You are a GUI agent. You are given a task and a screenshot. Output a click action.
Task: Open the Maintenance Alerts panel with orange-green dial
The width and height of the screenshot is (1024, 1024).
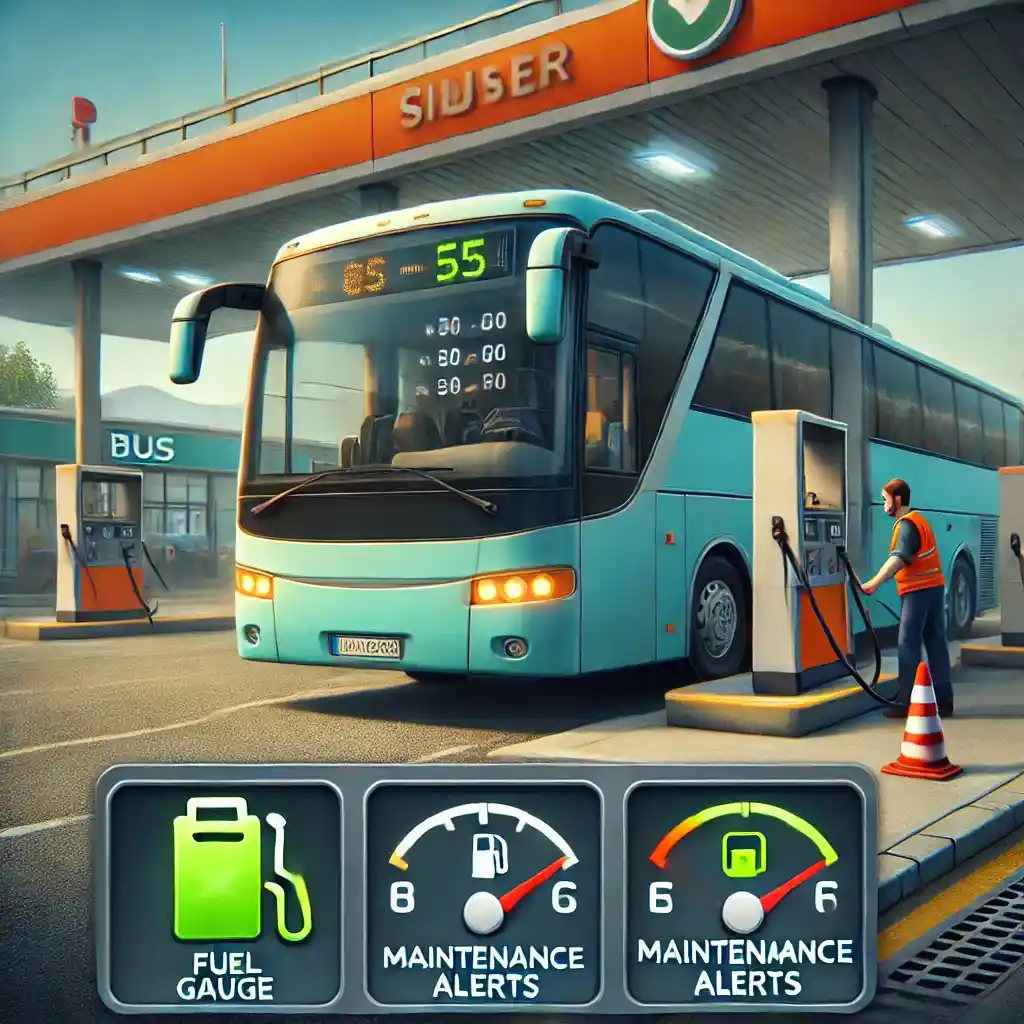[743, 893]
